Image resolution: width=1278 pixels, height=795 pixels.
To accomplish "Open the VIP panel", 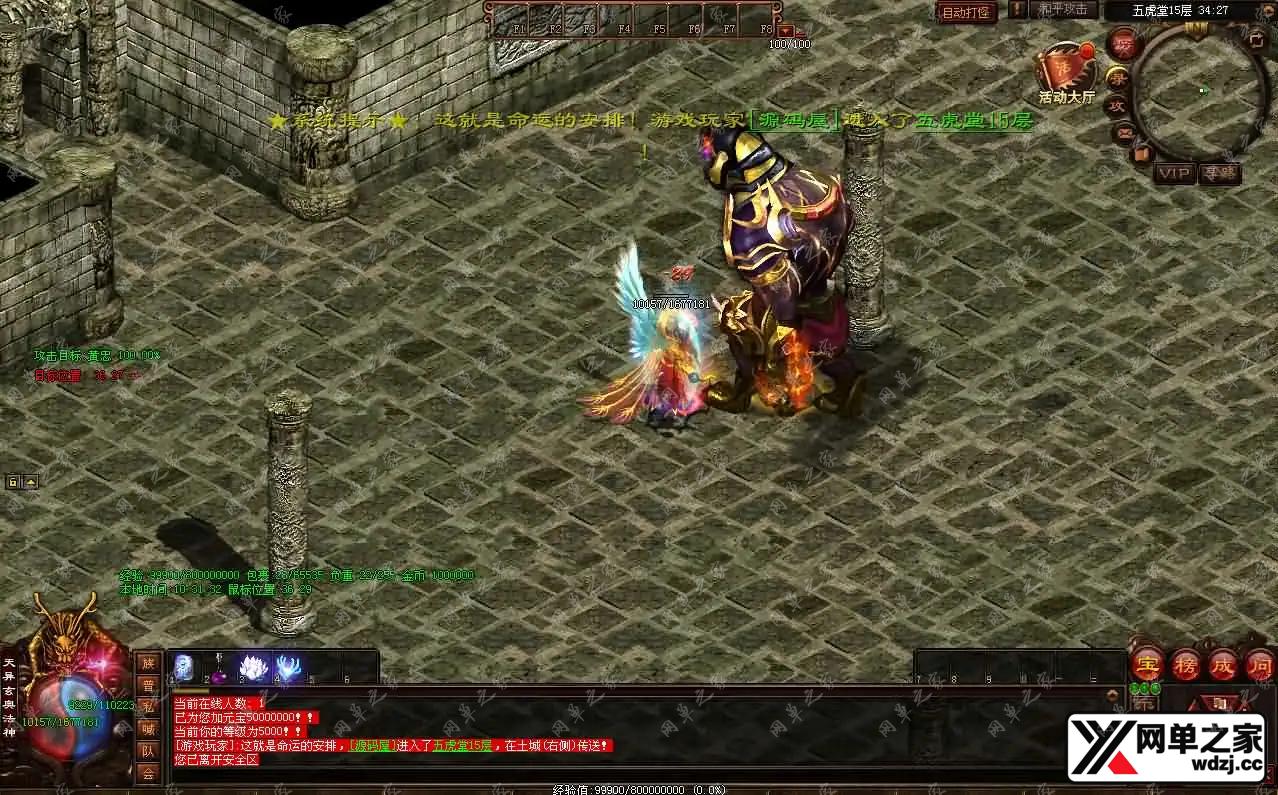I will (x=1175, y=173).
